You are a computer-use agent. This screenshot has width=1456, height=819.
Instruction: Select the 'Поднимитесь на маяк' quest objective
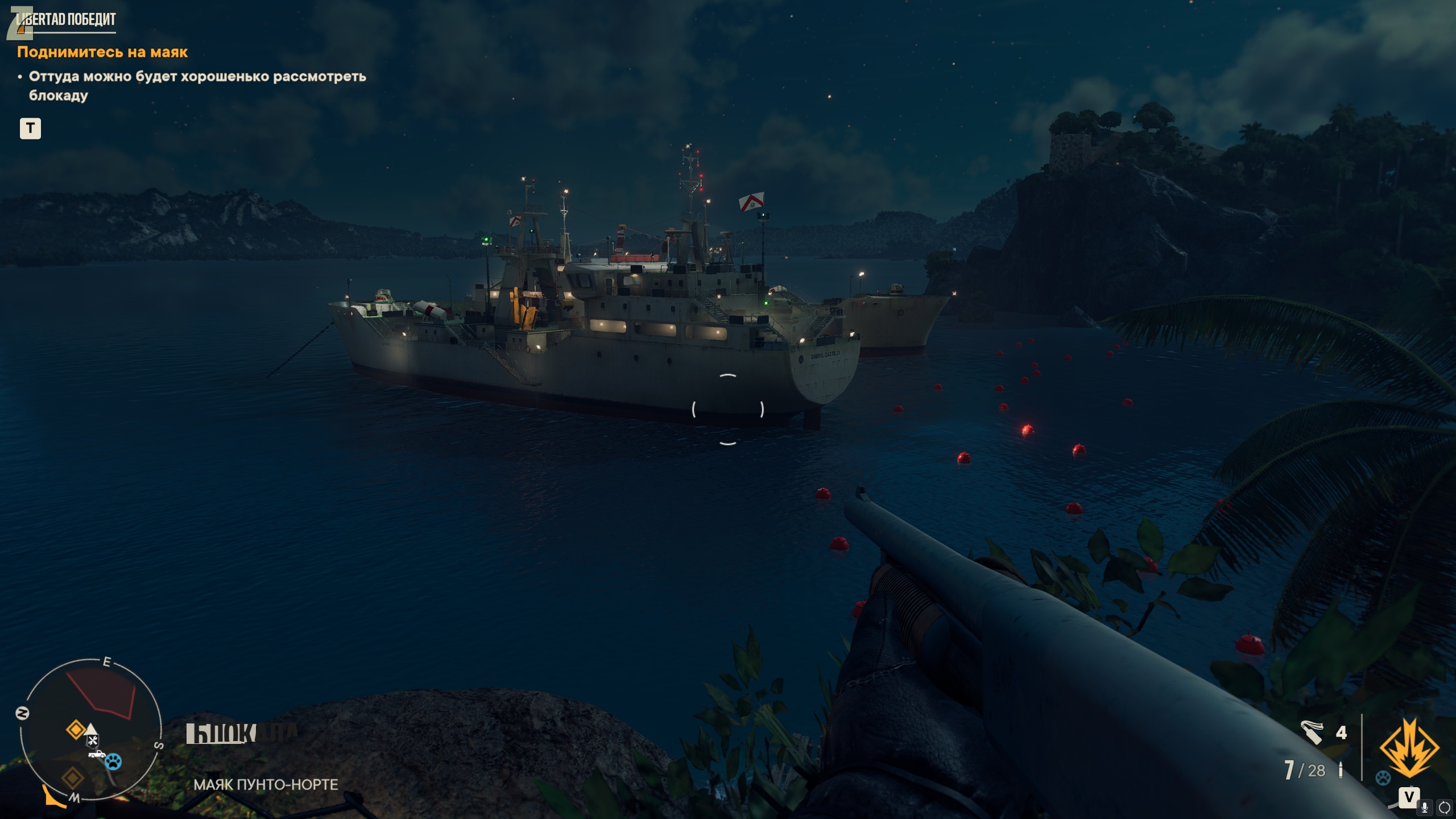point(102,52)
